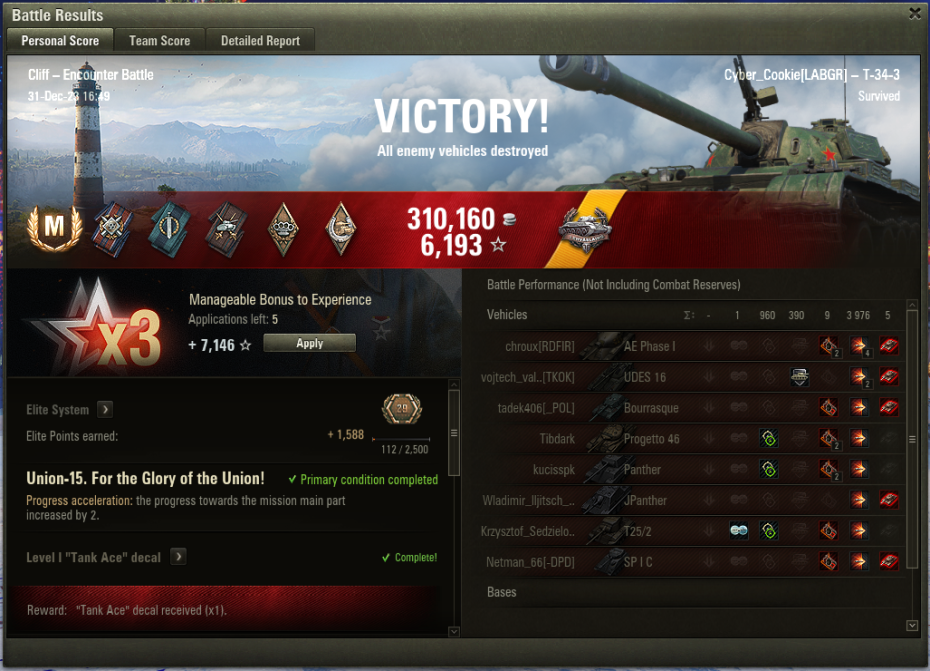This screenshot has height=671, width=930.
Task: Close the Battle Results window
Action: (914, 14)
